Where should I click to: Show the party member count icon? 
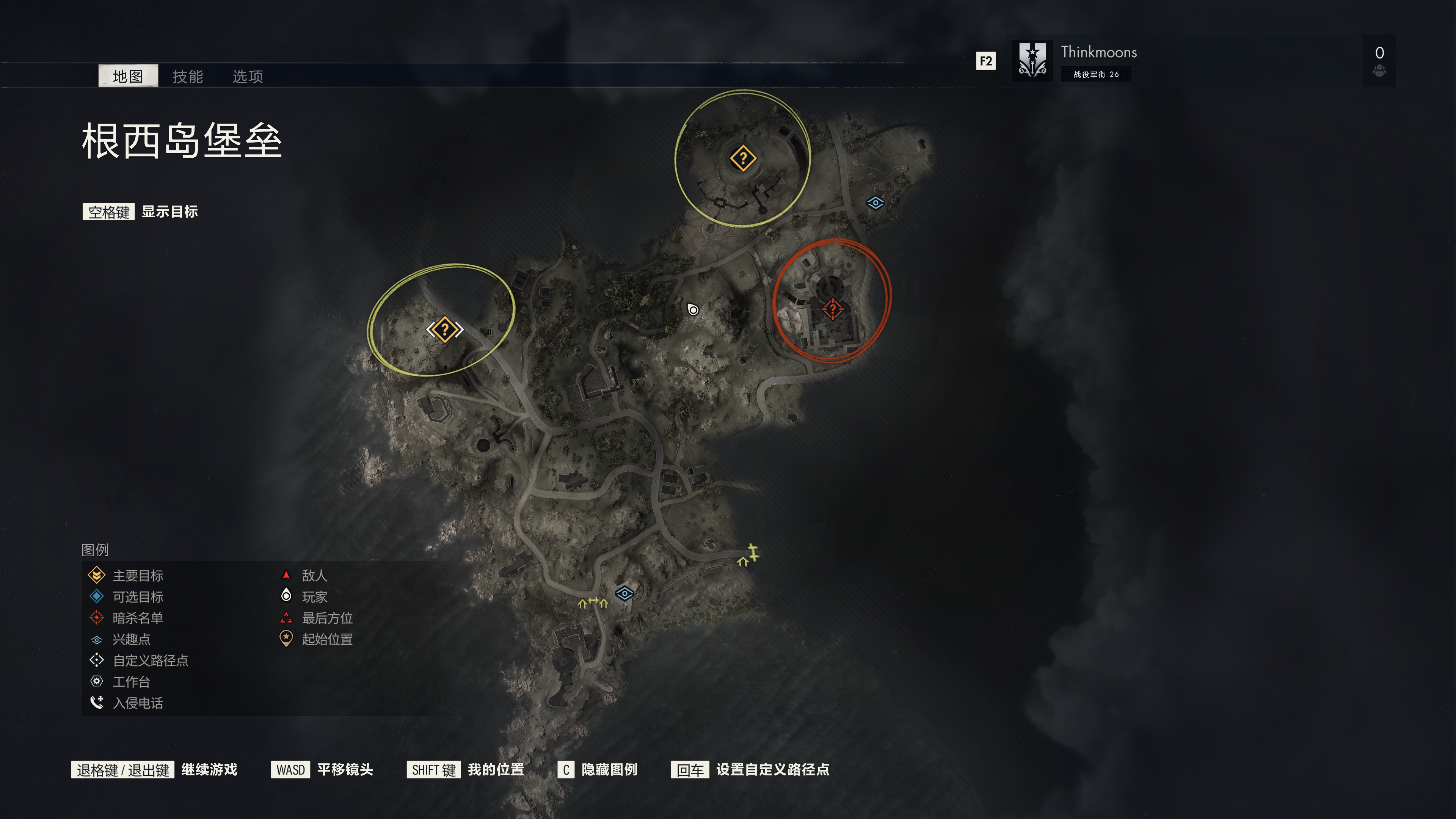point(1379,70)
